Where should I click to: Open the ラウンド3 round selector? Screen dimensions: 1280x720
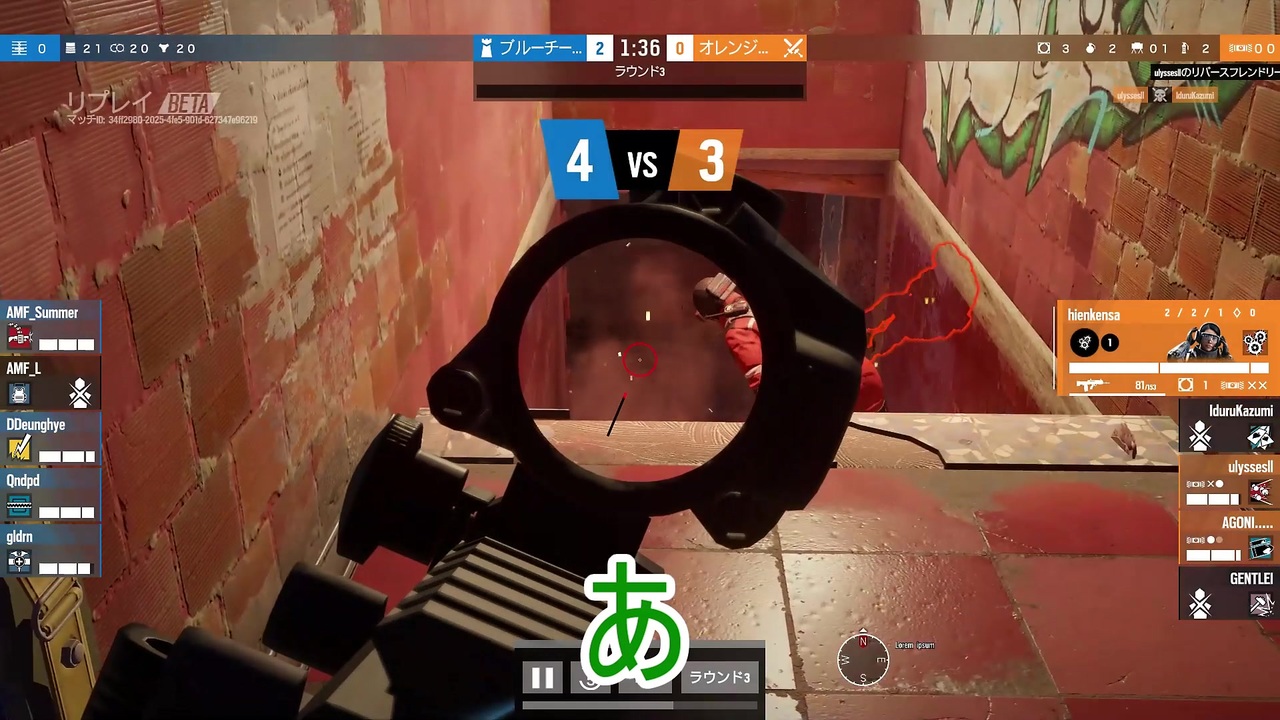pos(718,677)
